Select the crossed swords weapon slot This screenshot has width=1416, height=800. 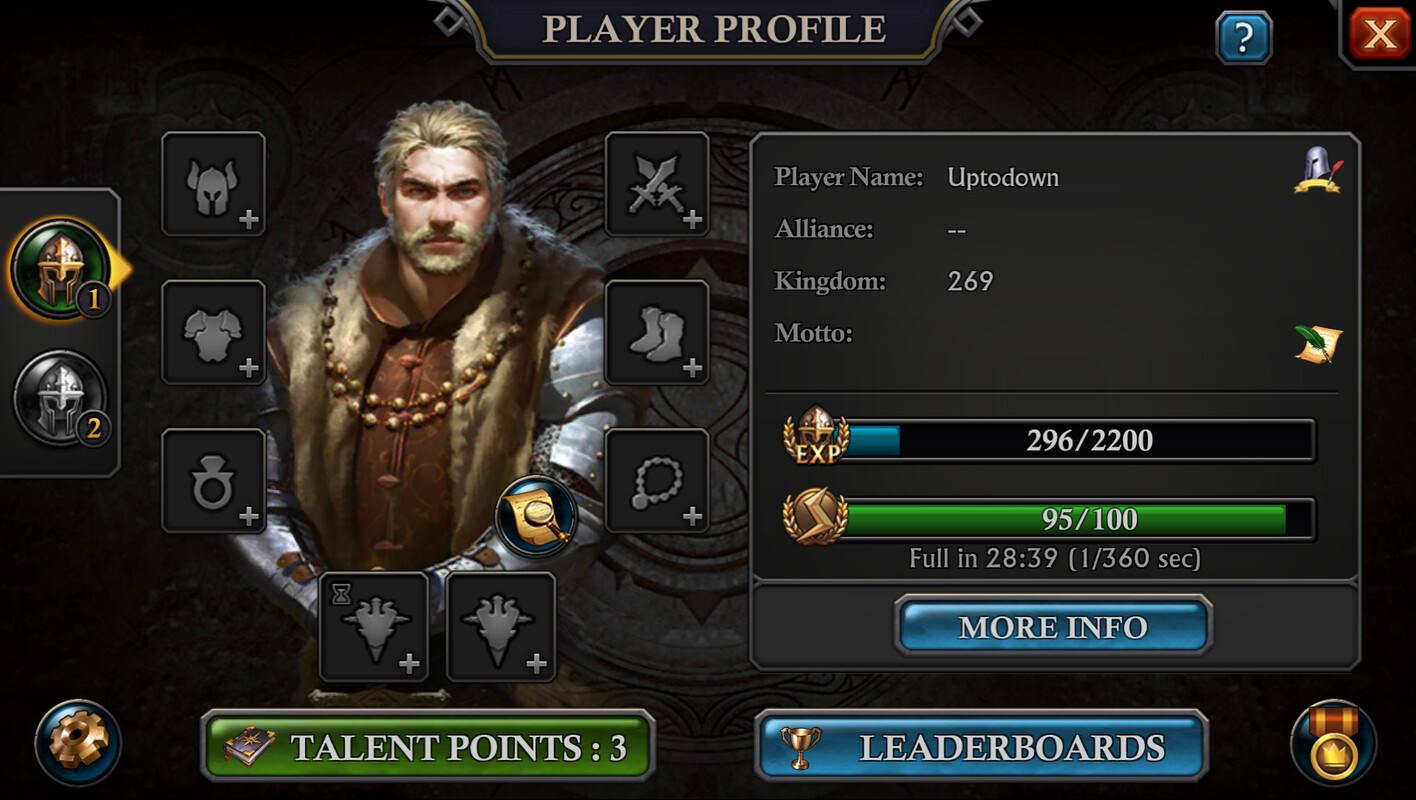[x=657, y=184]
